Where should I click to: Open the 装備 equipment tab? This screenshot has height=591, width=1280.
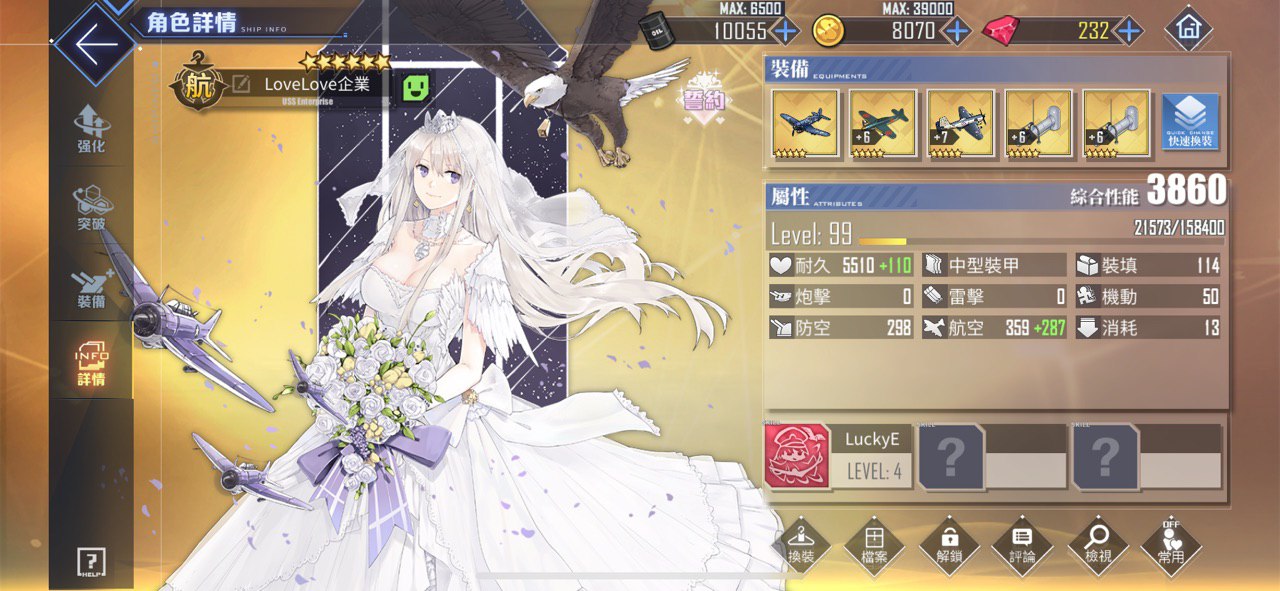91,287
